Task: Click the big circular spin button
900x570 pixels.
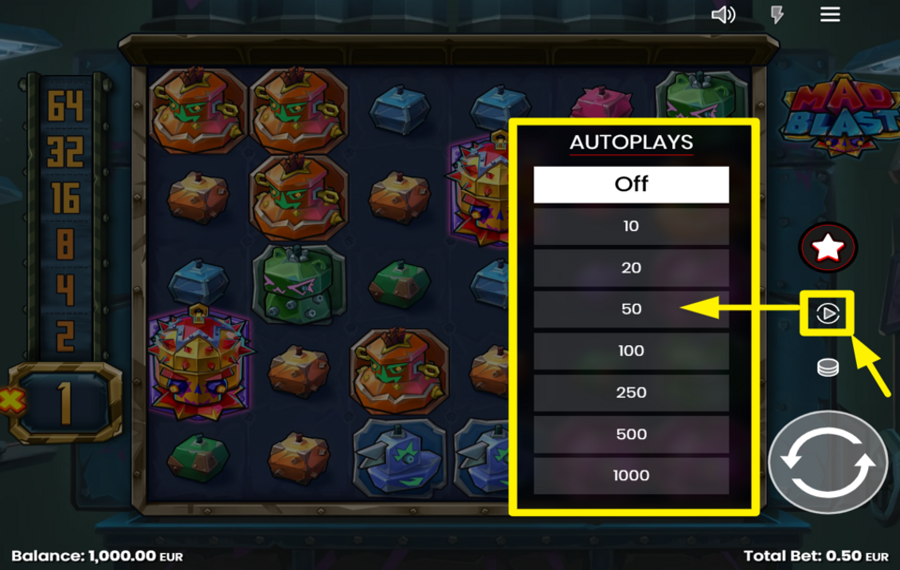Action: click(828, 462)
